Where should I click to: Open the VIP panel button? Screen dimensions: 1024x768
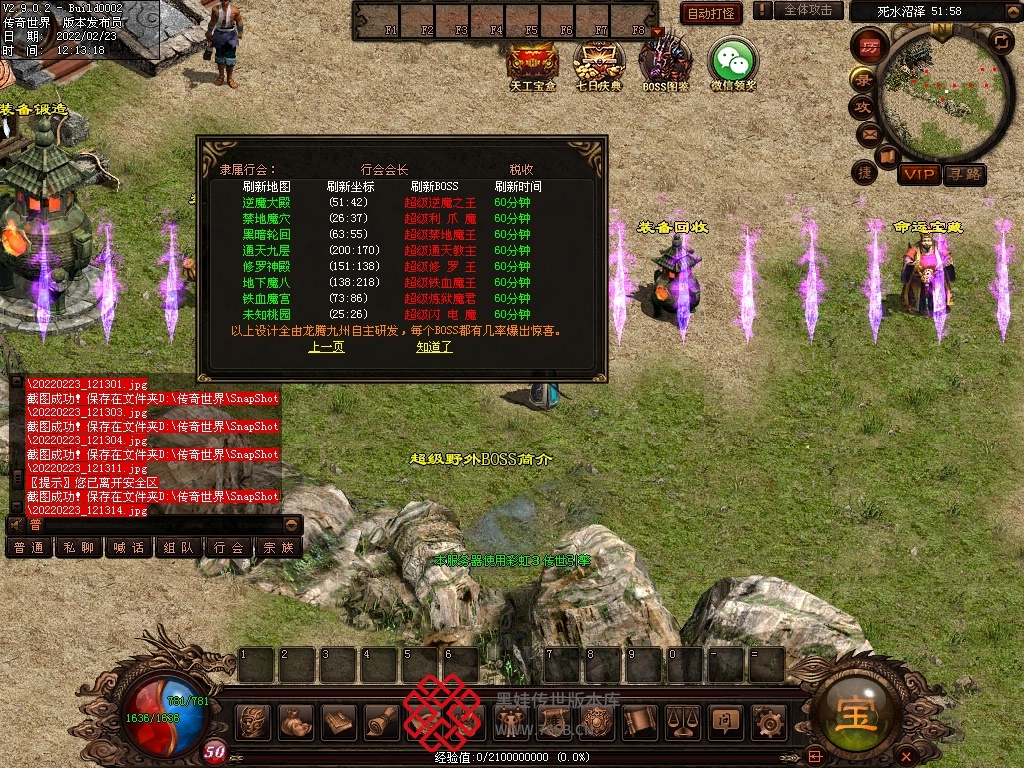[918, 174]
